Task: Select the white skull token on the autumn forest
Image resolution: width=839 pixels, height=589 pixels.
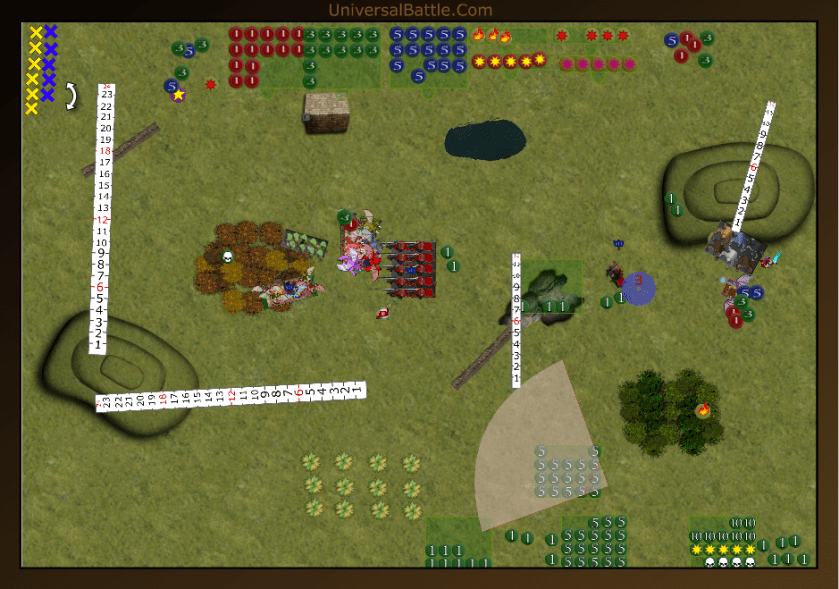Action: pyautogui.click(x=227, y=257)
